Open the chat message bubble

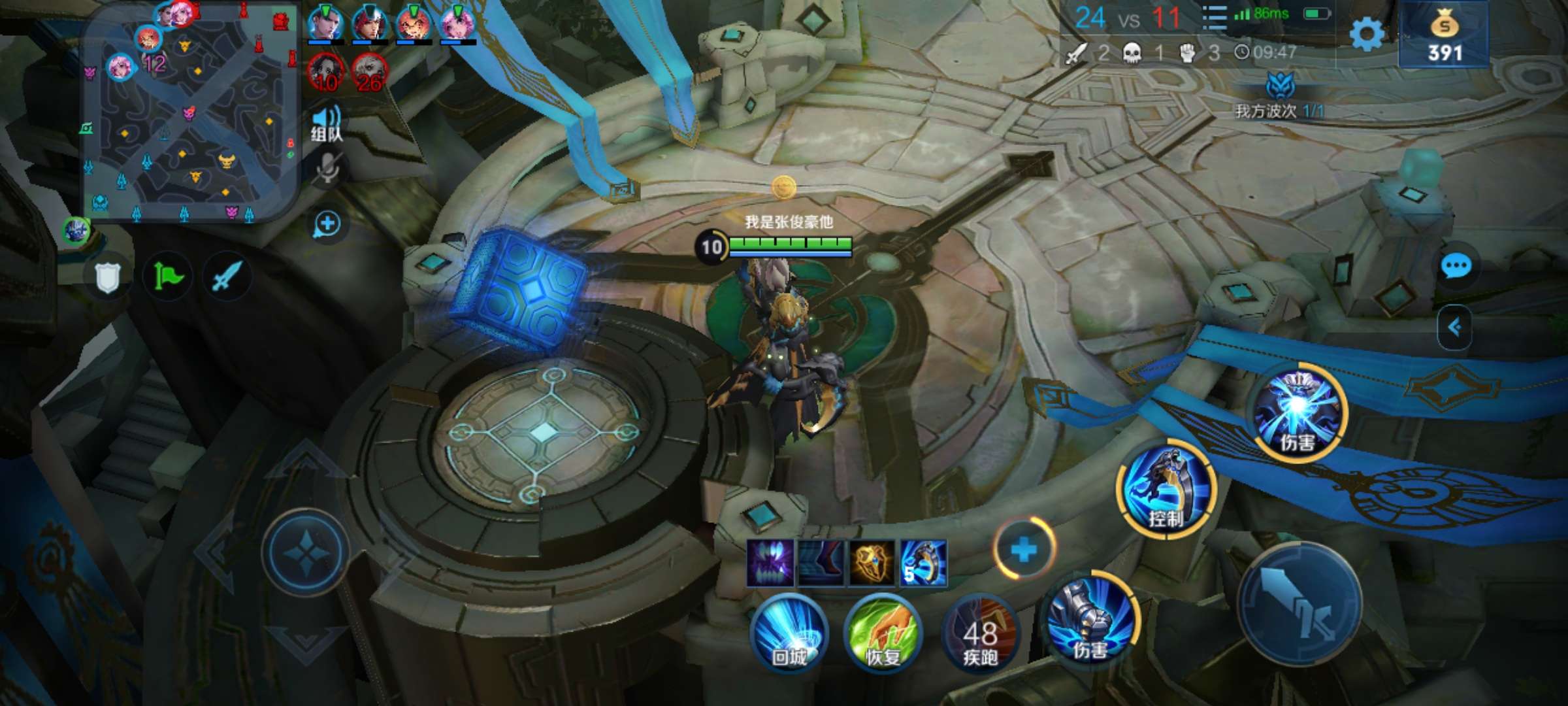1456,266
